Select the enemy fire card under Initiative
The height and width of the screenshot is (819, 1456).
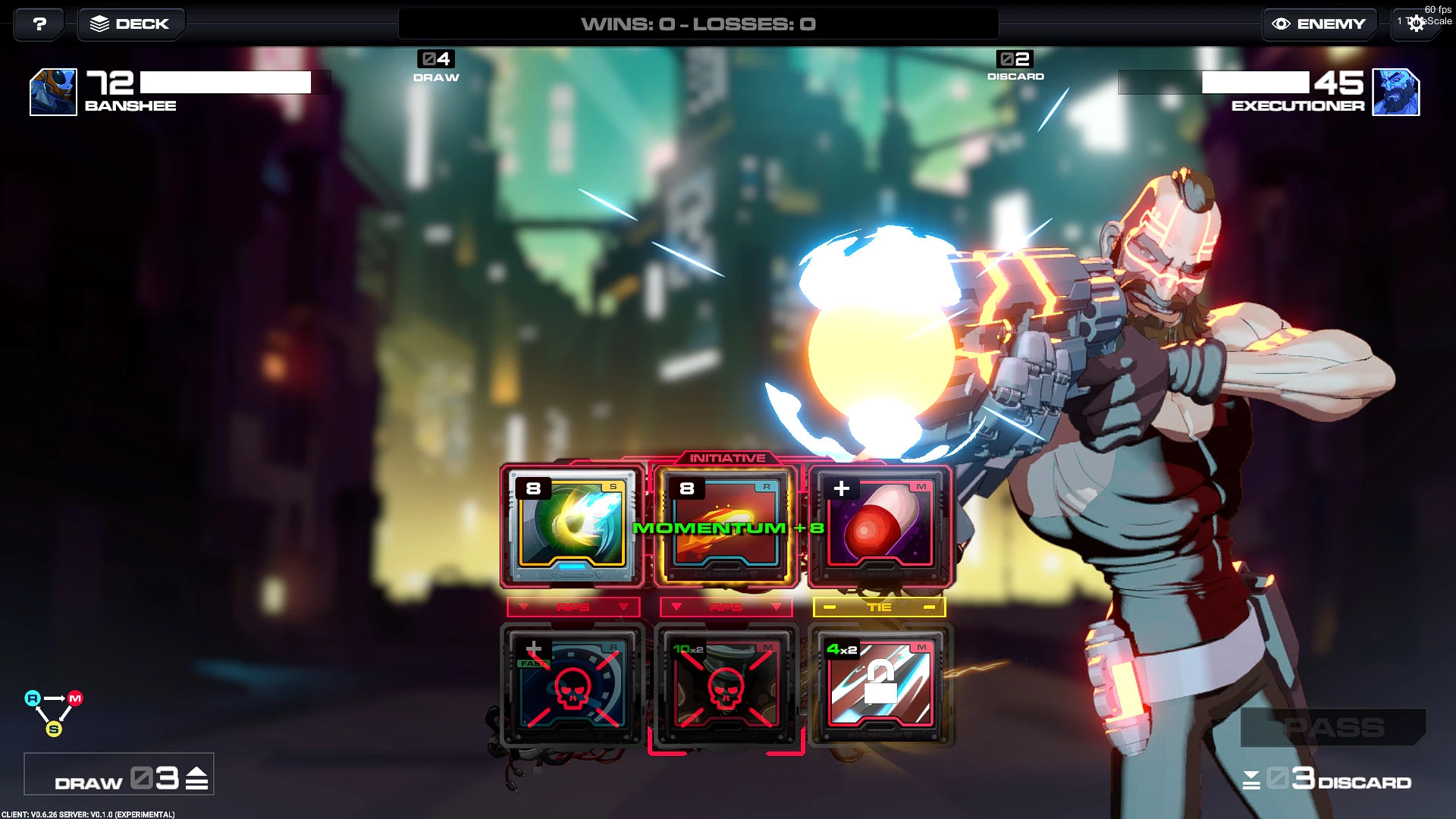point(726,526)
